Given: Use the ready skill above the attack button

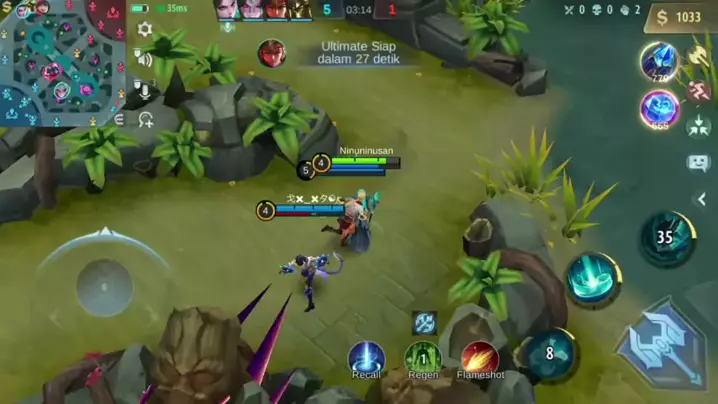Looking at the screenshot, I should (594, 279).
